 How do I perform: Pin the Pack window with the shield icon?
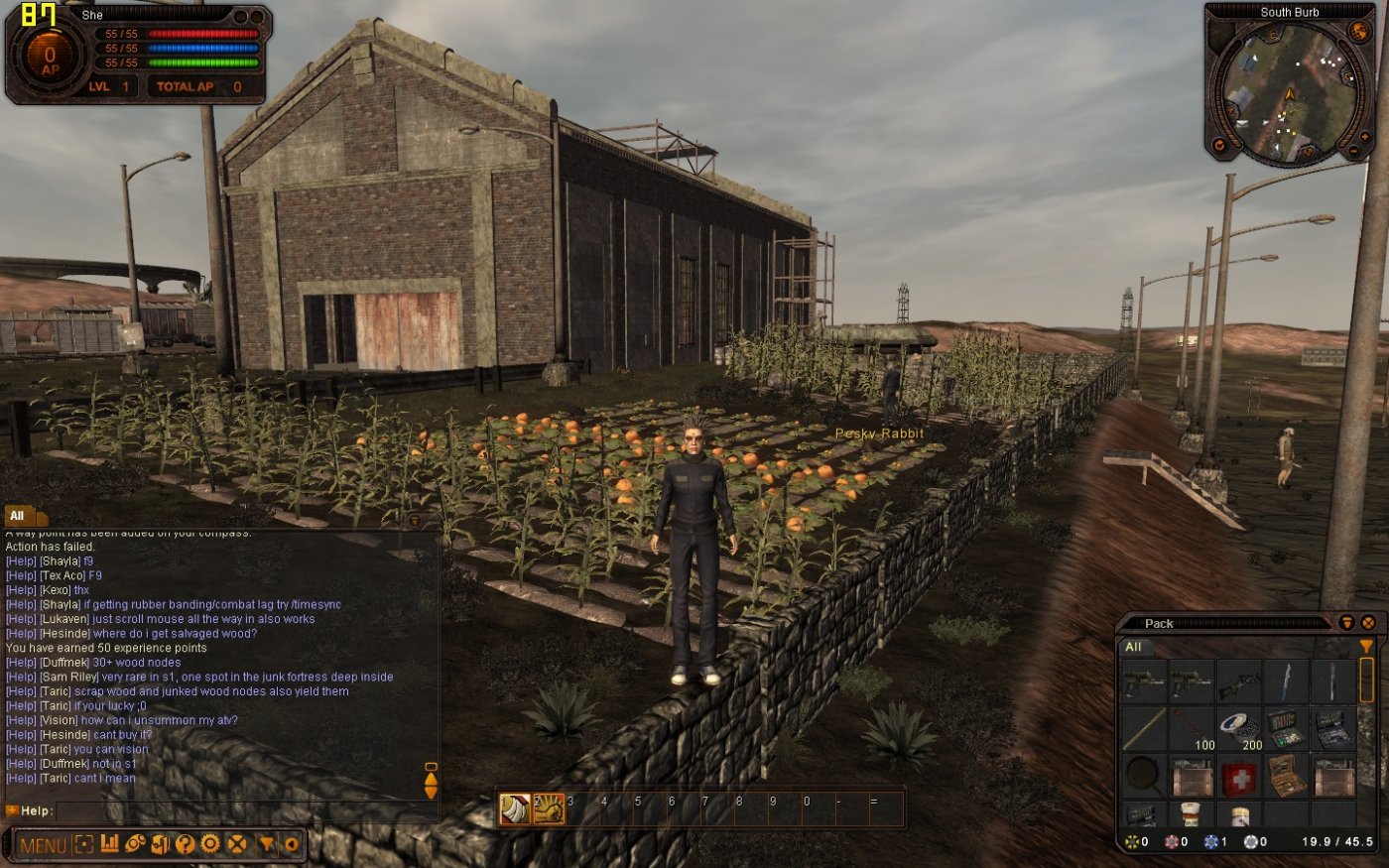coord(1347,624)
